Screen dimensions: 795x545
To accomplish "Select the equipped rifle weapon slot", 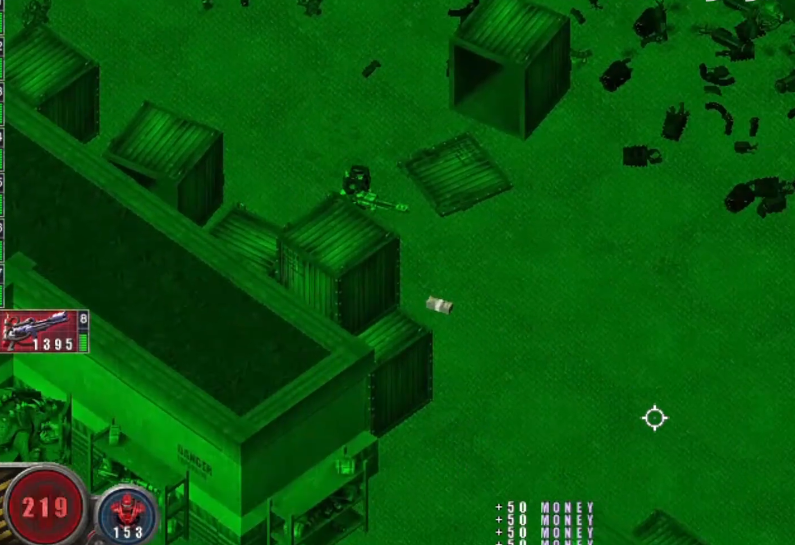I will point(40,330).
